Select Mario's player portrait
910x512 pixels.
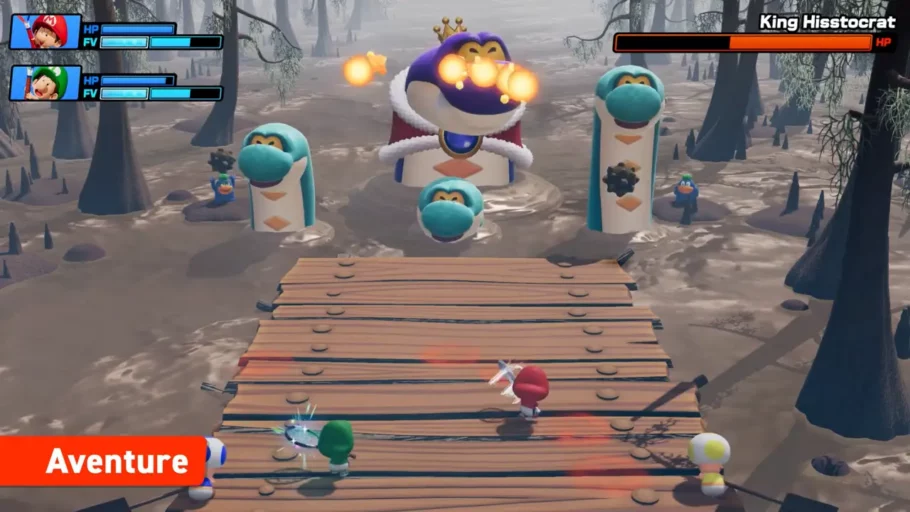click(x=45, y=32)
